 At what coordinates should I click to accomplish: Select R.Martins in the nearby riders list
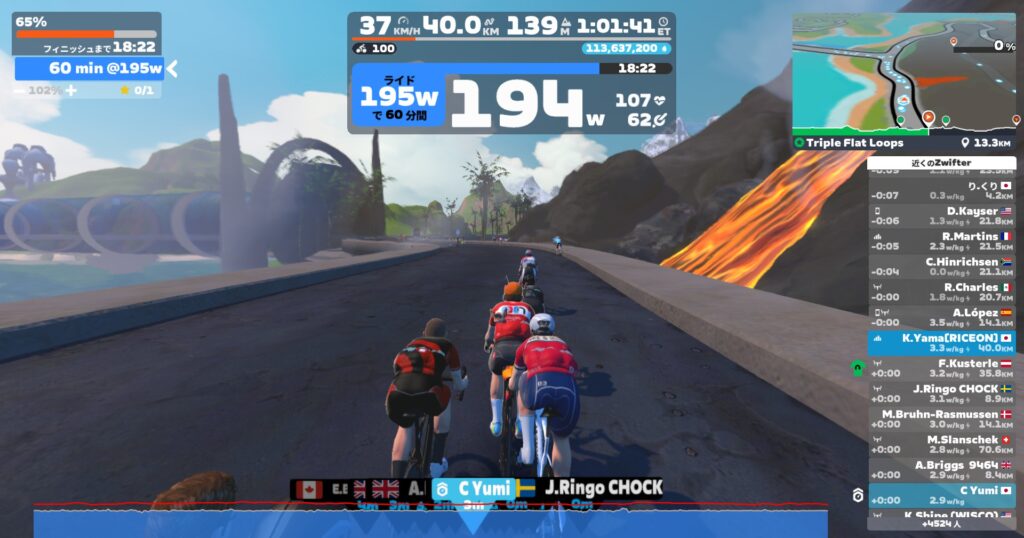[941, 241]
